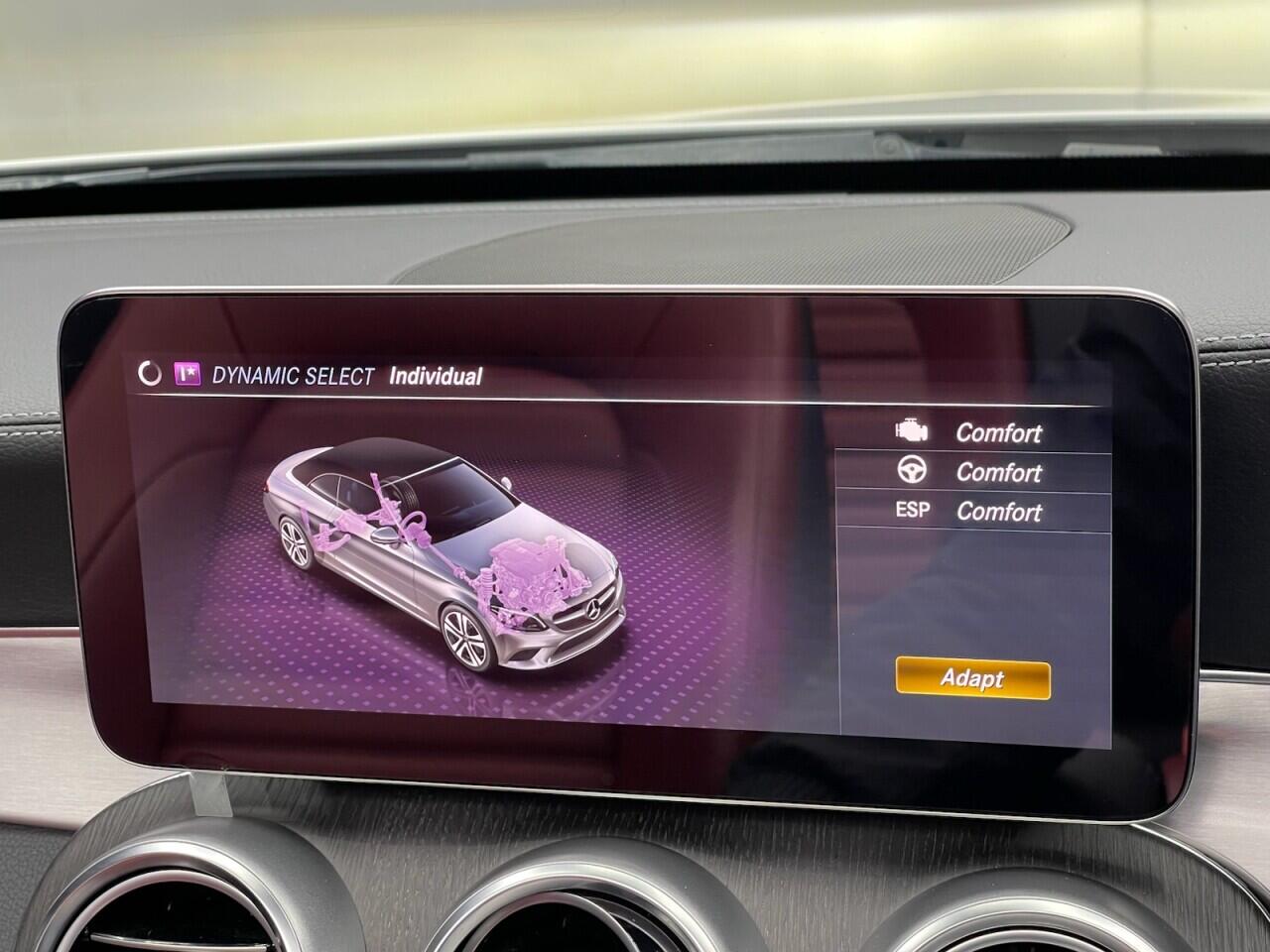Select the Individual profile label
Viewport: 1270px width, 952px height.
tap(437, 376)
